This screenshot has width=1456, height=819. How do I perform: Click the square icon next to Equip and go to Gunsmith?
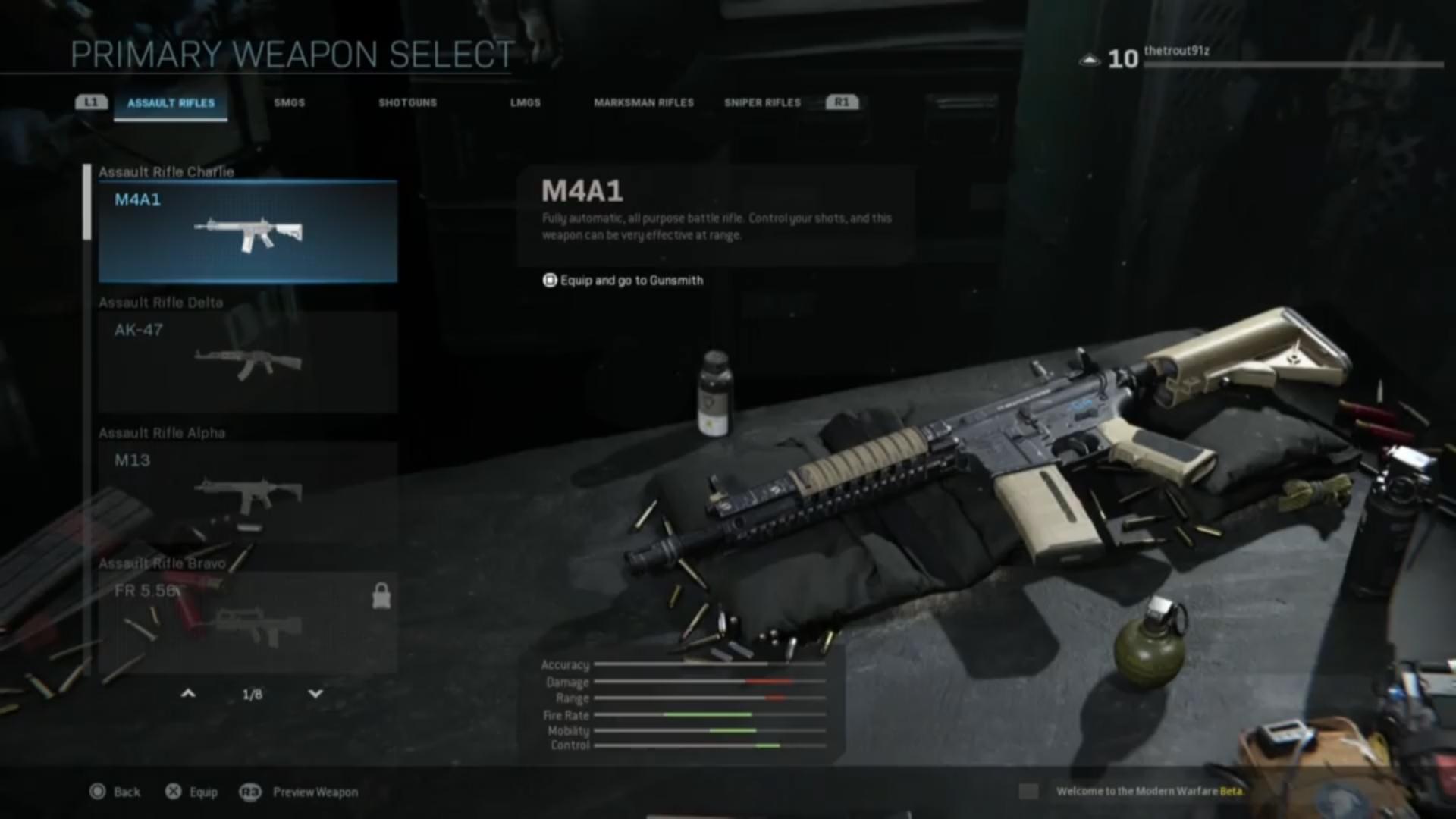(x=548, y=280)
